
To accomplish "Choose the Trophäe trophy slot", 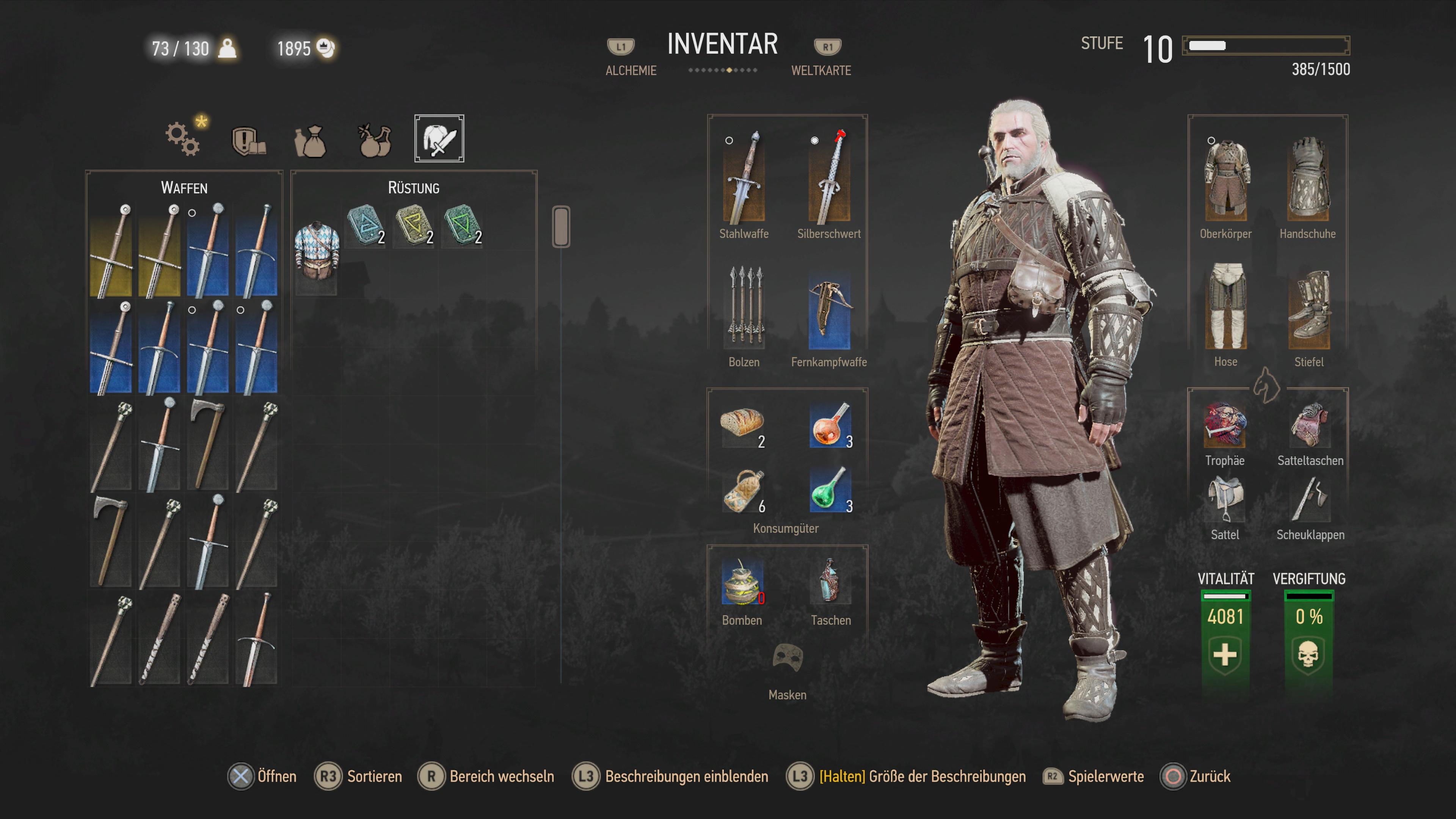I will [x=1224, y=425].
